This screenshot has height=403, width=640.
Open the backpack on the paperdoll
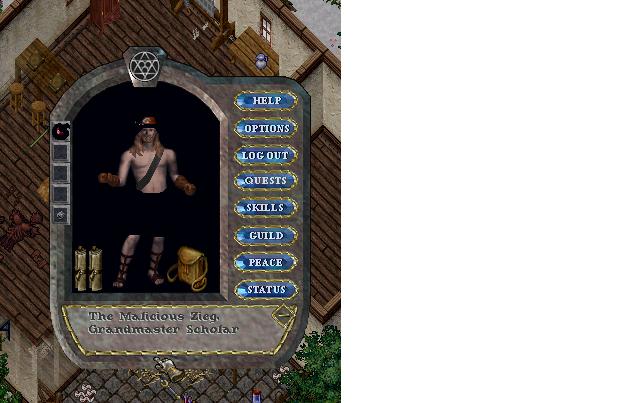(187, 268)
